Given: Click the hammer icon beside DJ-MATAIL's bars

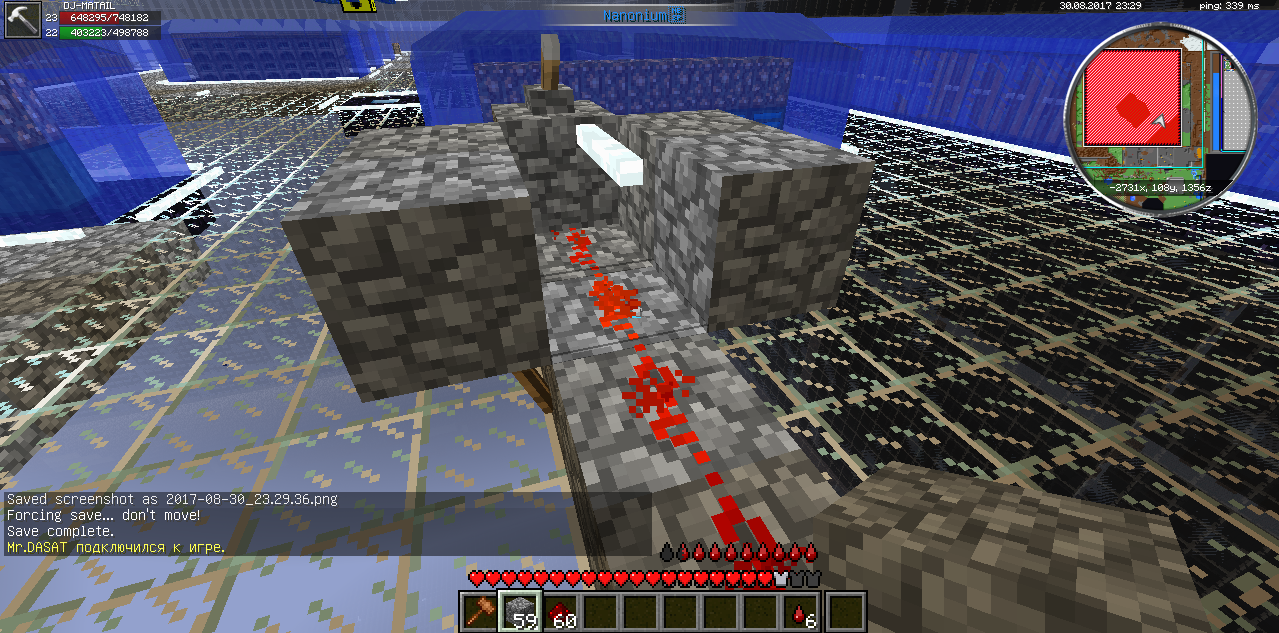Looking at the screenshot, I should [x=20, y=20].
